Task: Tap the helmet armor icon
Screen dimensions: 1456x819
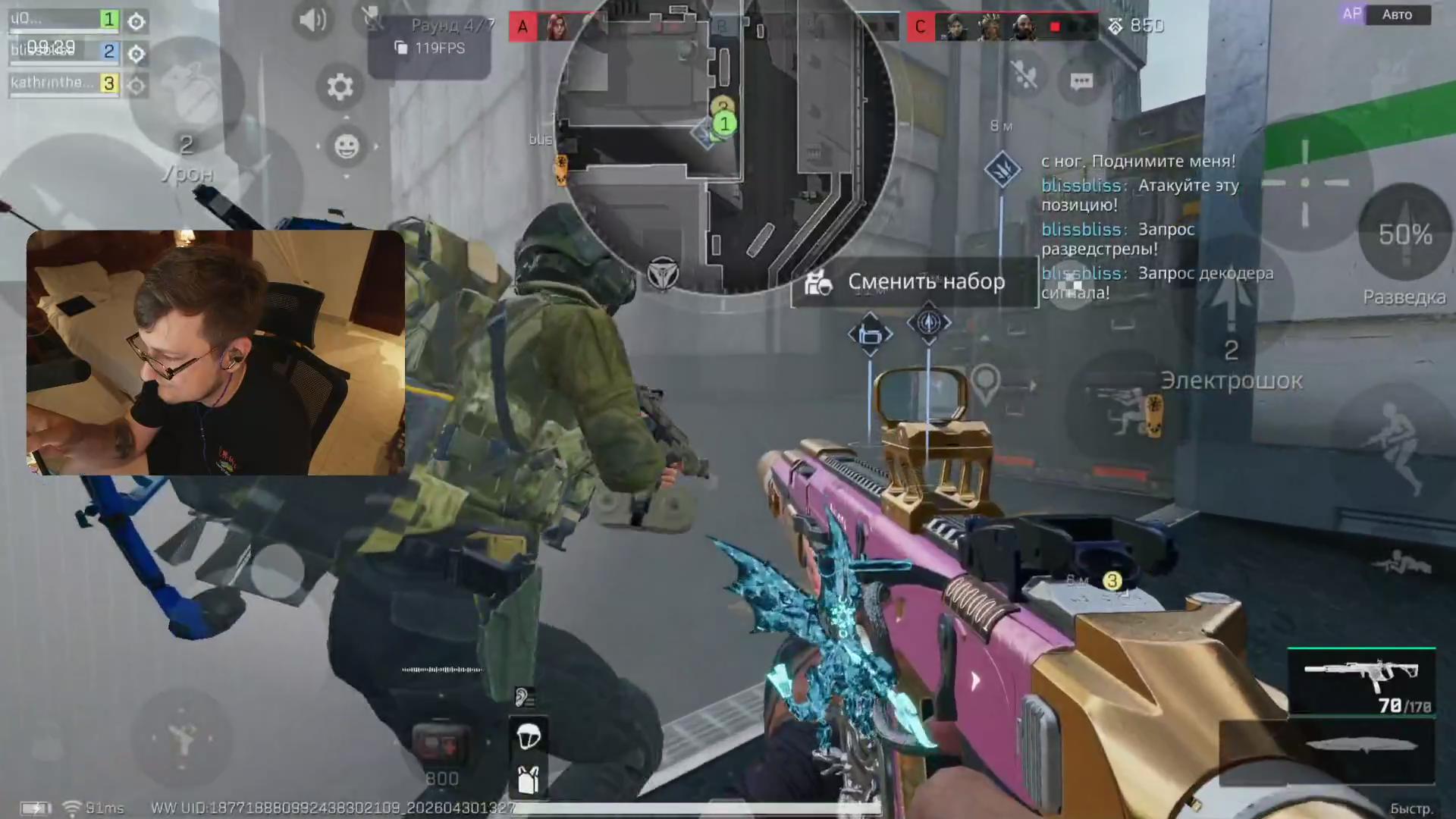Action: click(x=528, y=736)
